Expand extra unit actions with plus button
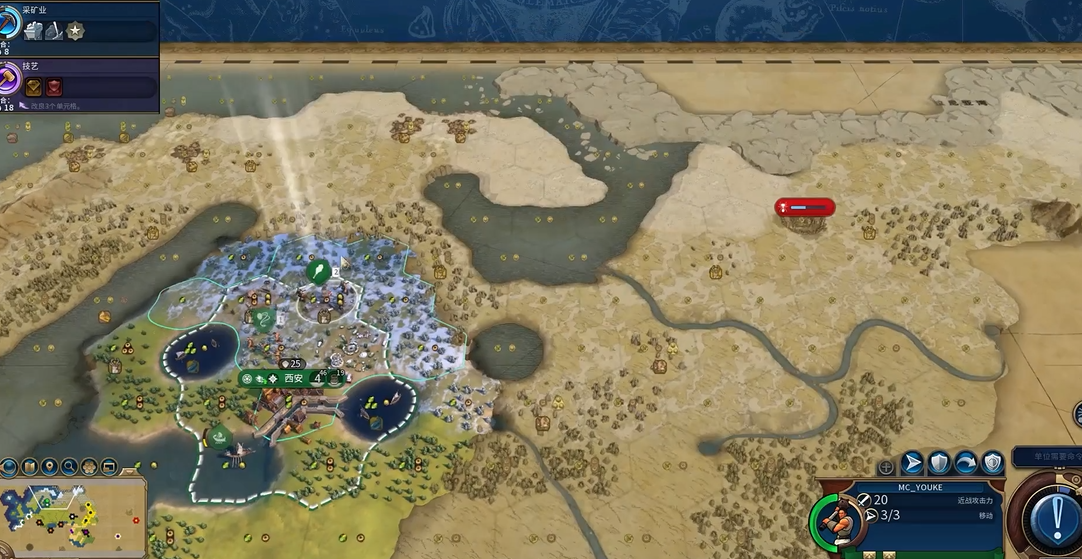 point(886,467)
